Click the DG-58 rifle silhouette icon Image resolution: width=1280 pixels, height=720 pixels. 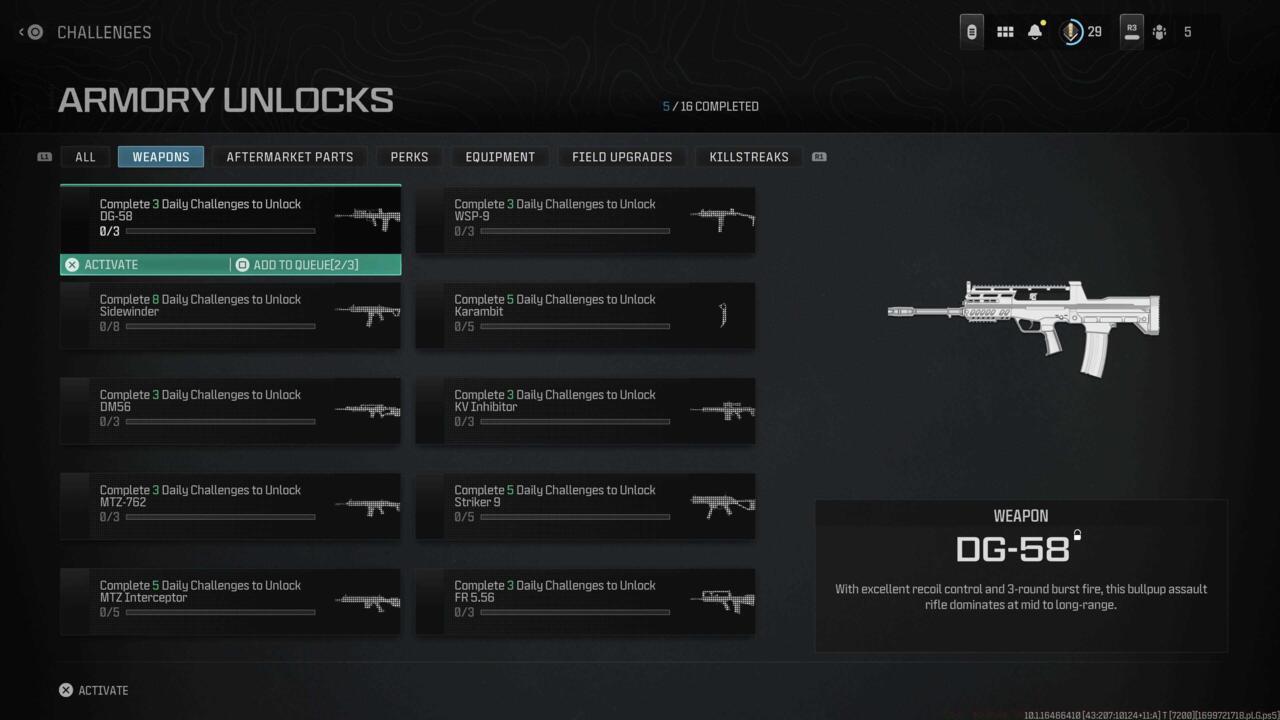click(365, 218)
